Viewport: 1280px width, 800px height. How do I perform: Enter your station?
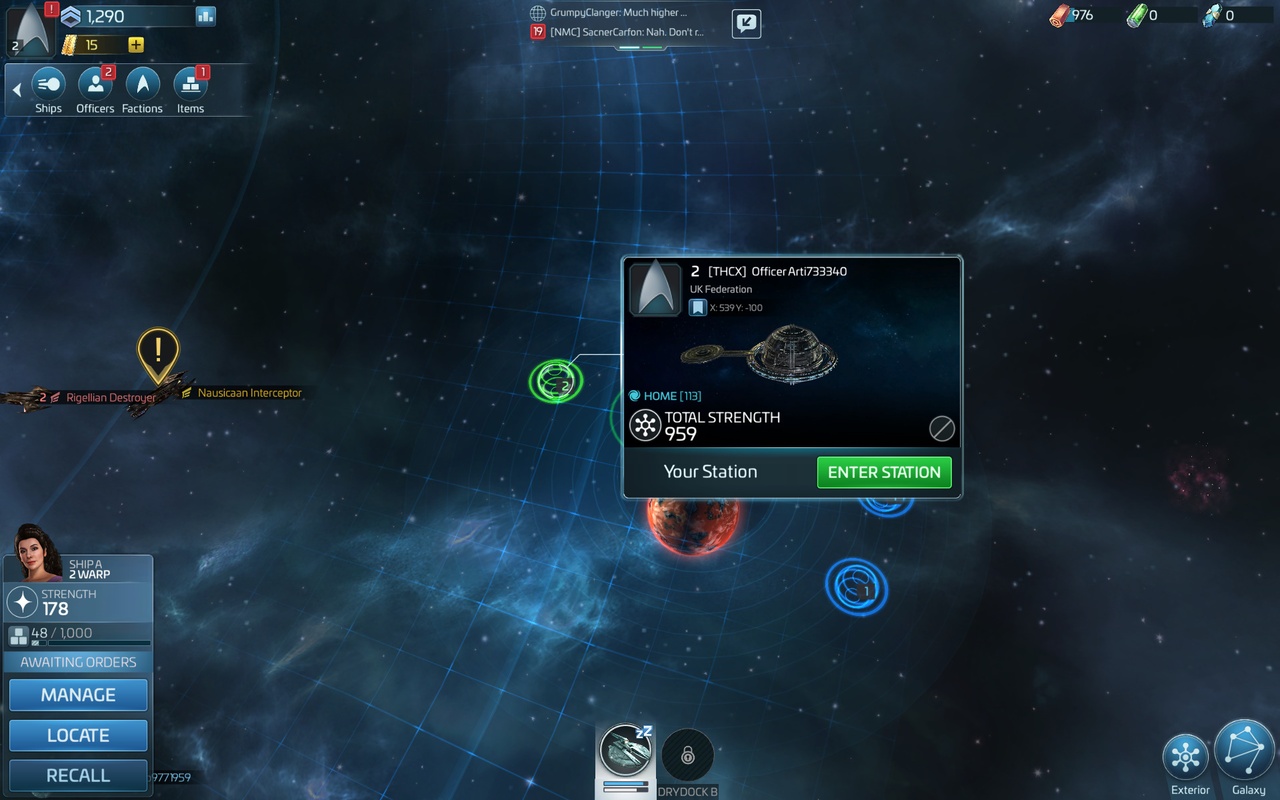[884, 472]
